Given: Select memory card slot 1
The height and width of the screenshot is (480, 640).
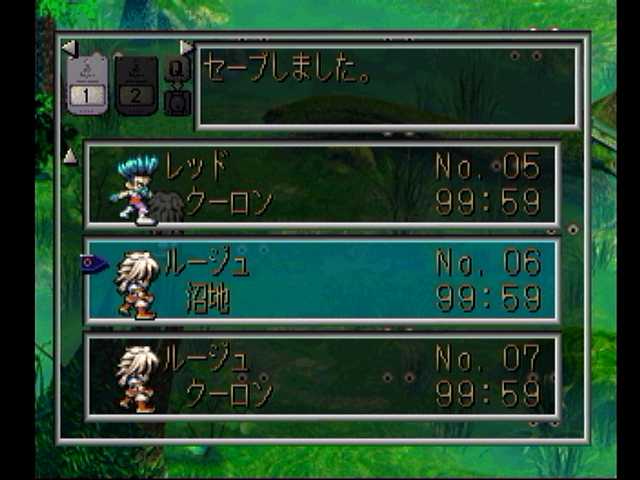Looking at the screenshot, I should [x=88, y=84].
